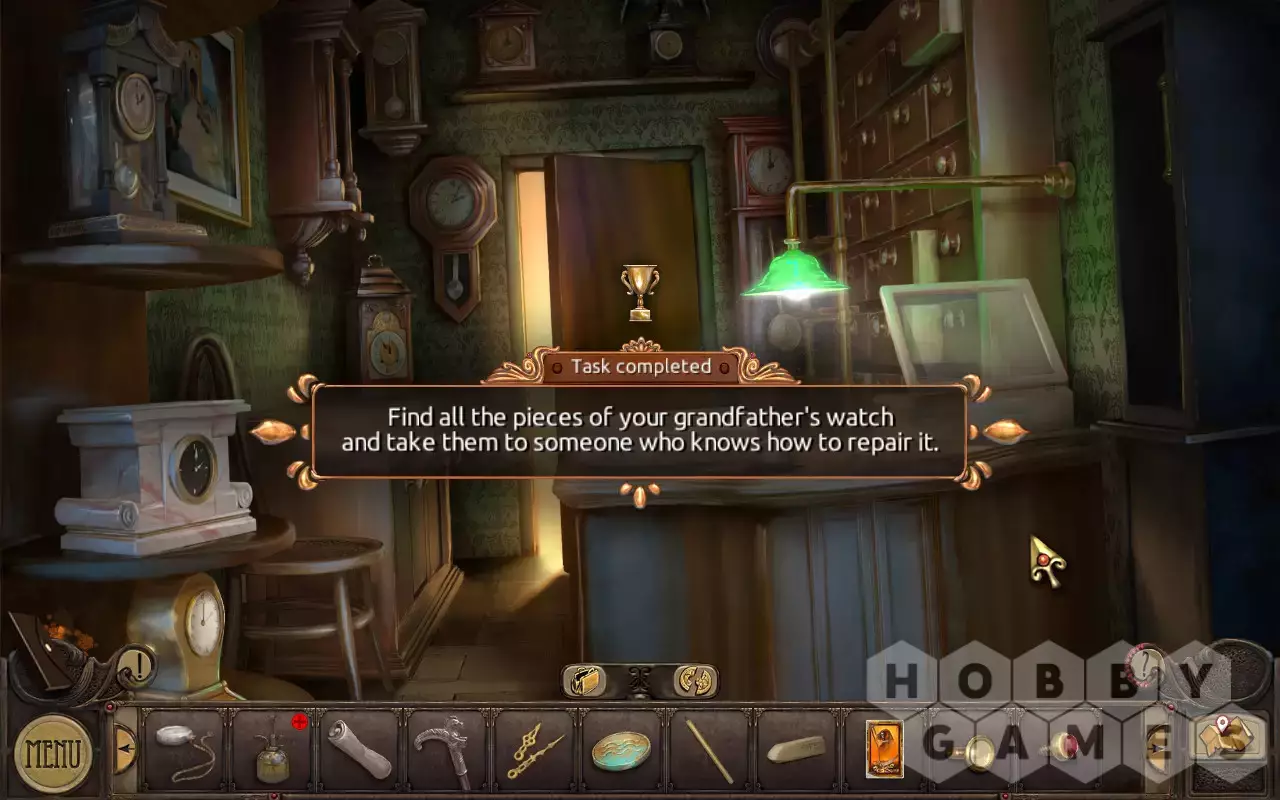Image resolution: width=1280 pixels, height=800 pixels.
Task: Choose the golden clock hands
Action: click(532, 752)
